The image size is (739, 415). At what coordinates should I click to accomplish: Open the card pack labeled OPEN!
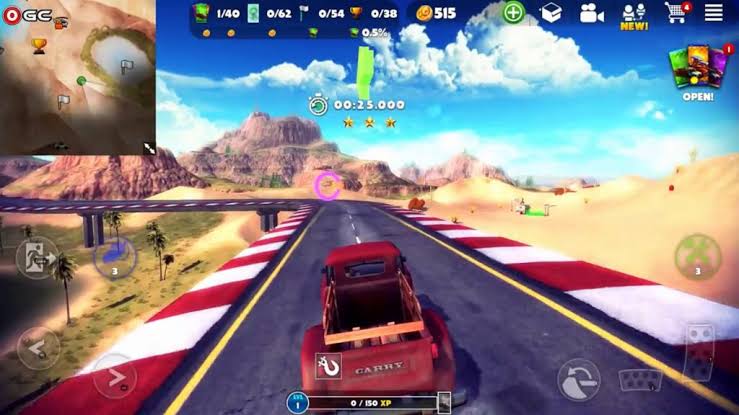click(x=698, y=70)
